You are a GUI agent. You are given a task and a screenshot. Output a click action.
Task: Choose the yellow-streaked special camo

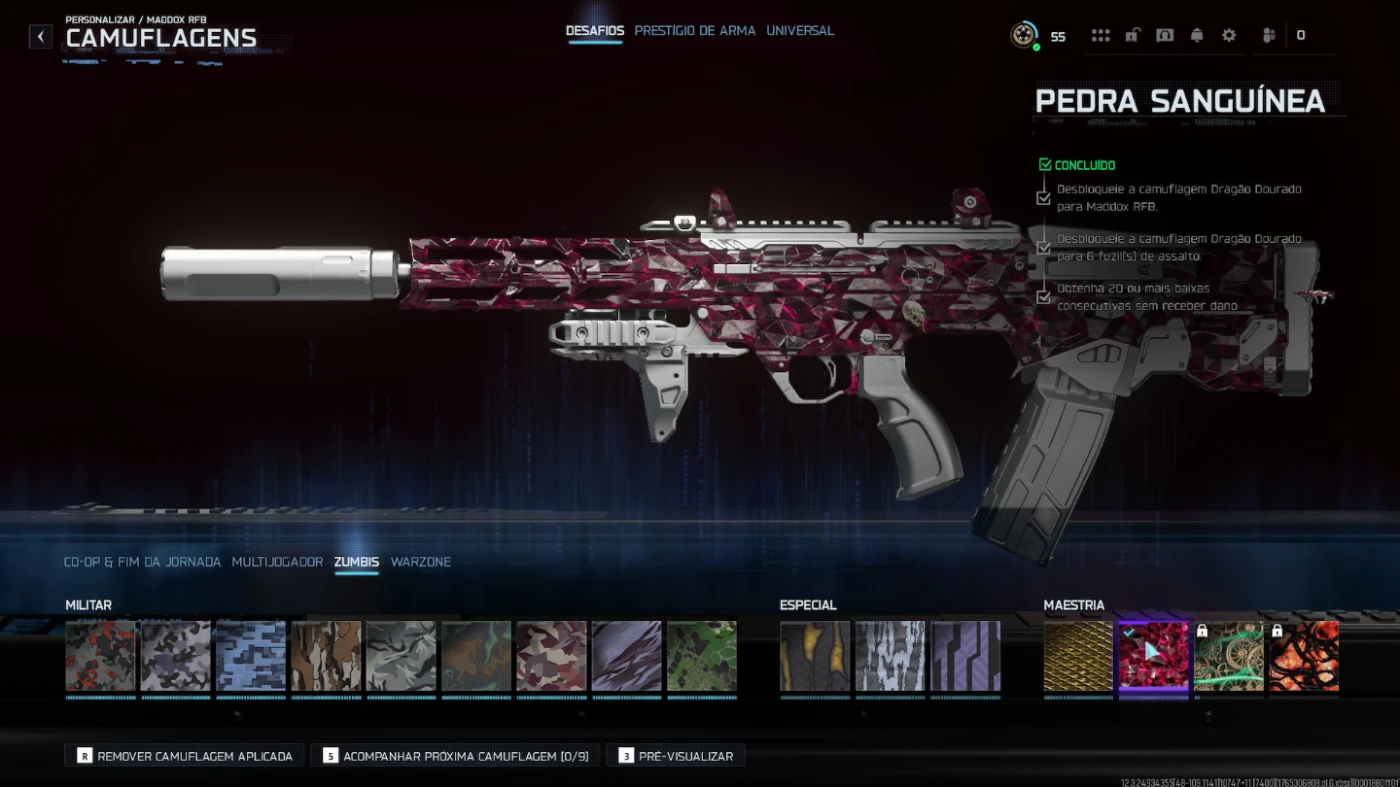click(815, 656)
